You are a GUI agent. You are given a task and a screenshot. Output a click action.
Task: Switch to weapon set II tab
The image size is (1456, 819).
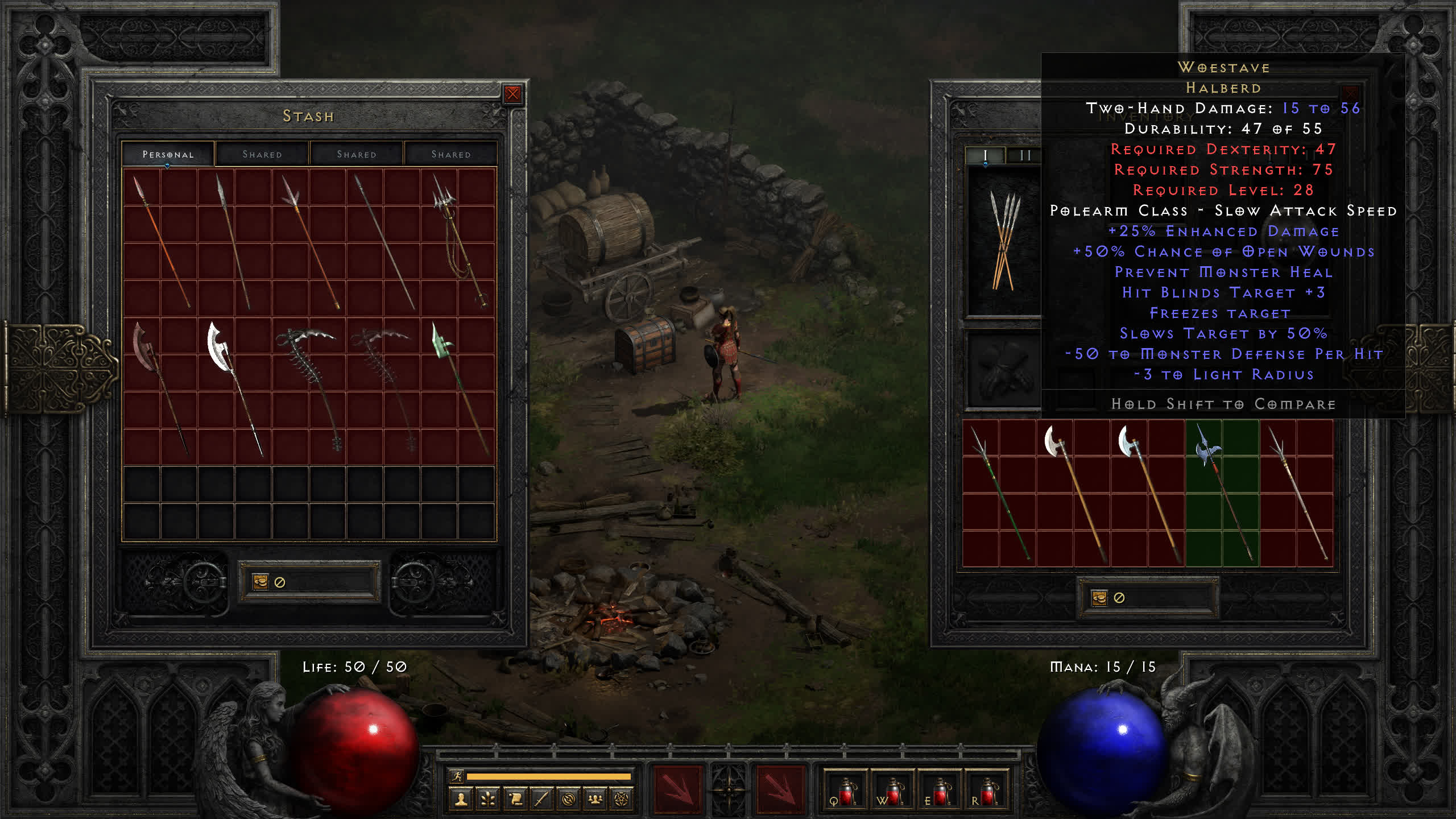pos(1025,155)
